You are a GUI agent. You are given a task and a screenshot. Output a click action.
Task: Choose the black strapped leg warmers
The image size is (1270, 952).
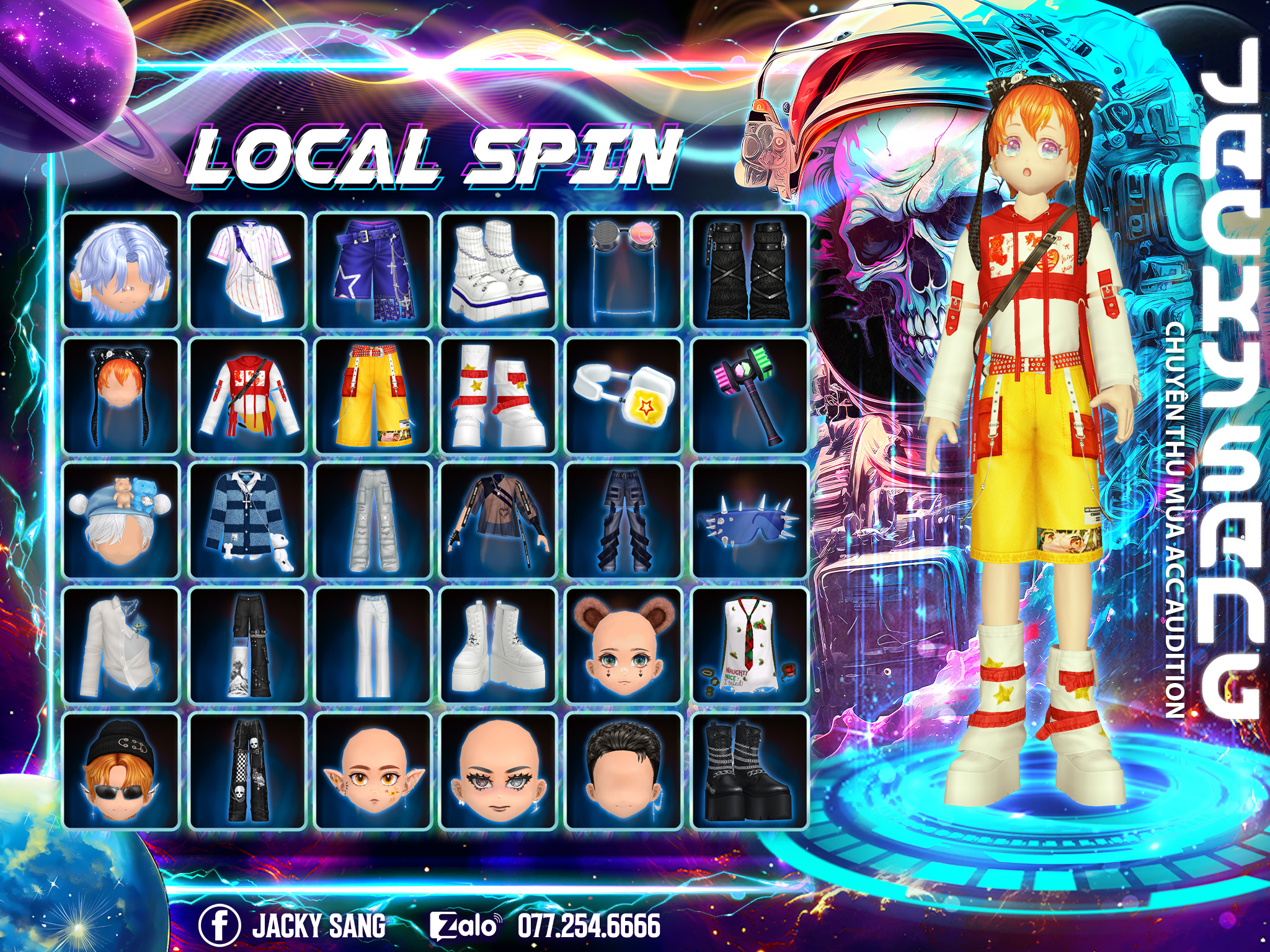[750, 270]
